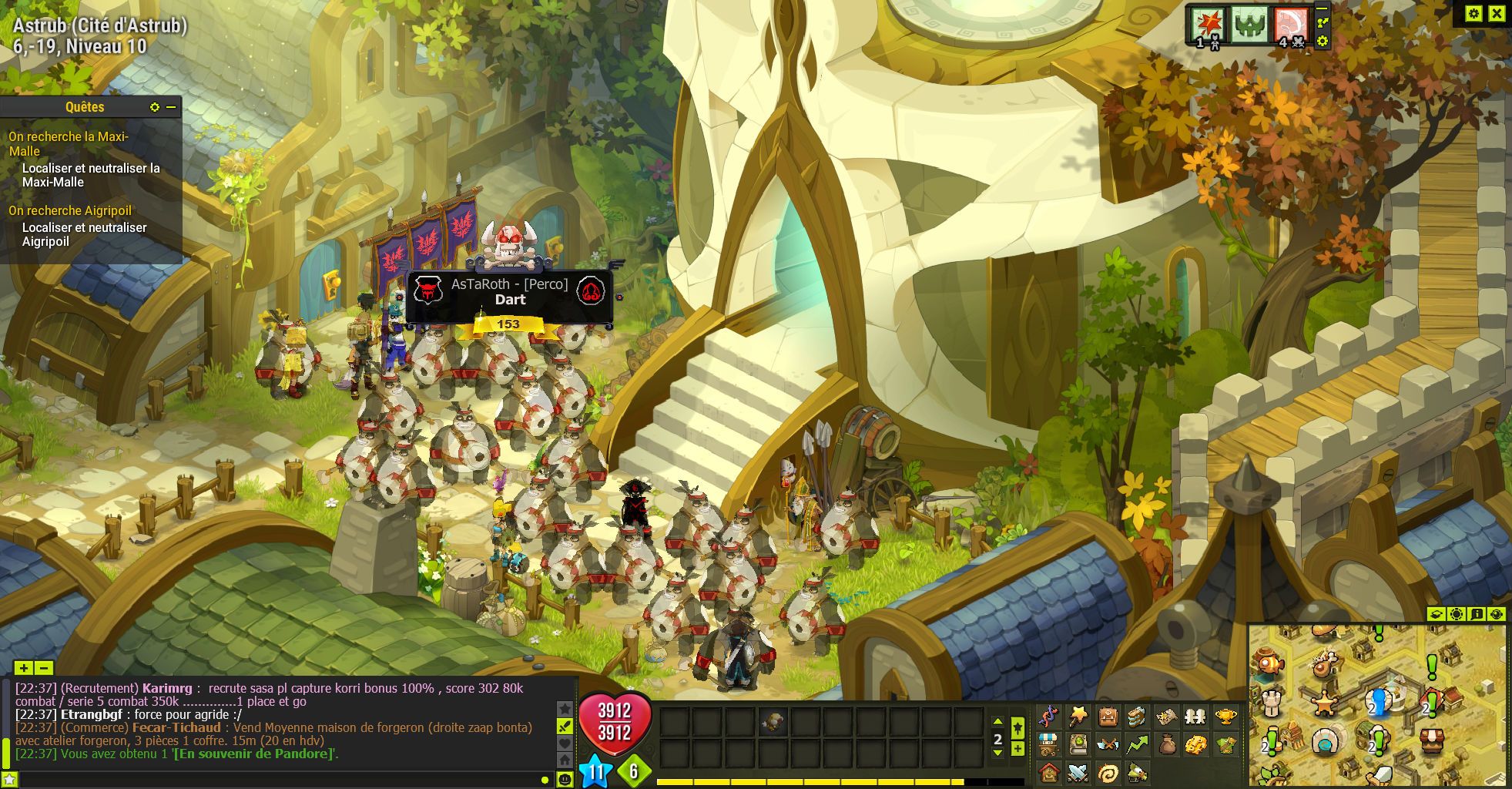Switch shortcut bar page with the up arrow
The width and height of the screenshot is (1512, 789).
coord(997,722)
